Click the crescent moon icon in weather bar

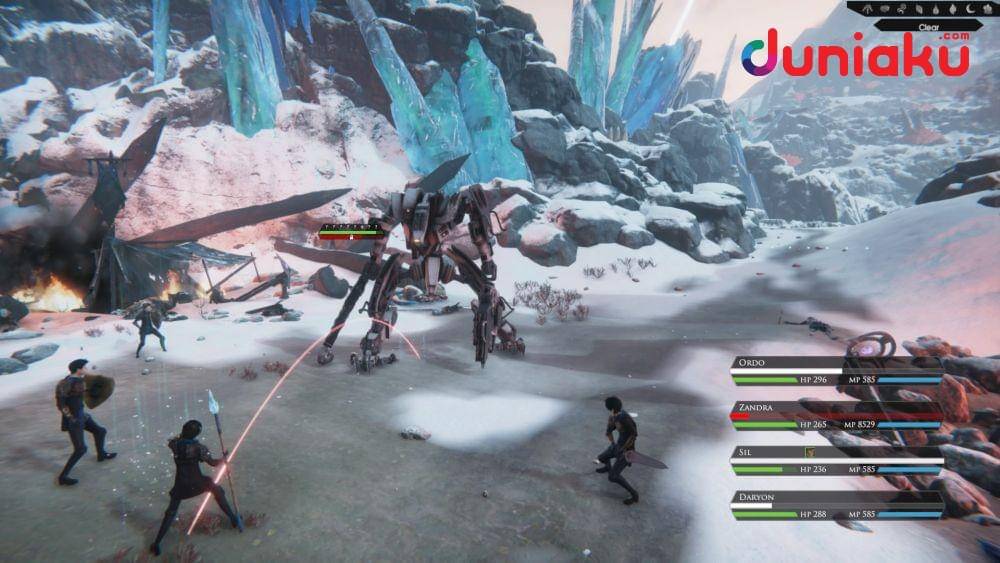[x=970, y=9]
